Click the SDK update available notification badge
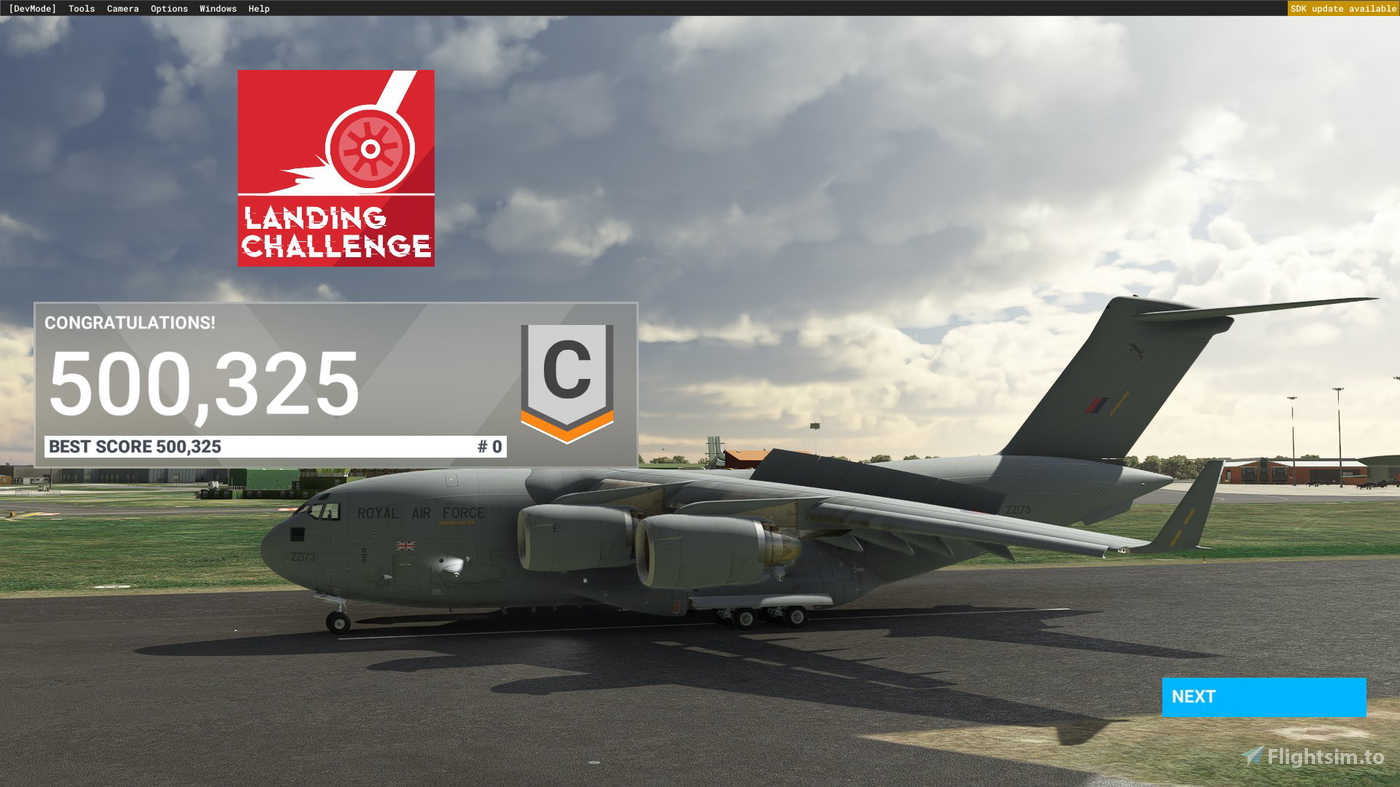Image resolution: width=1400 pixels, height=787 pixels. (1343, 7)
